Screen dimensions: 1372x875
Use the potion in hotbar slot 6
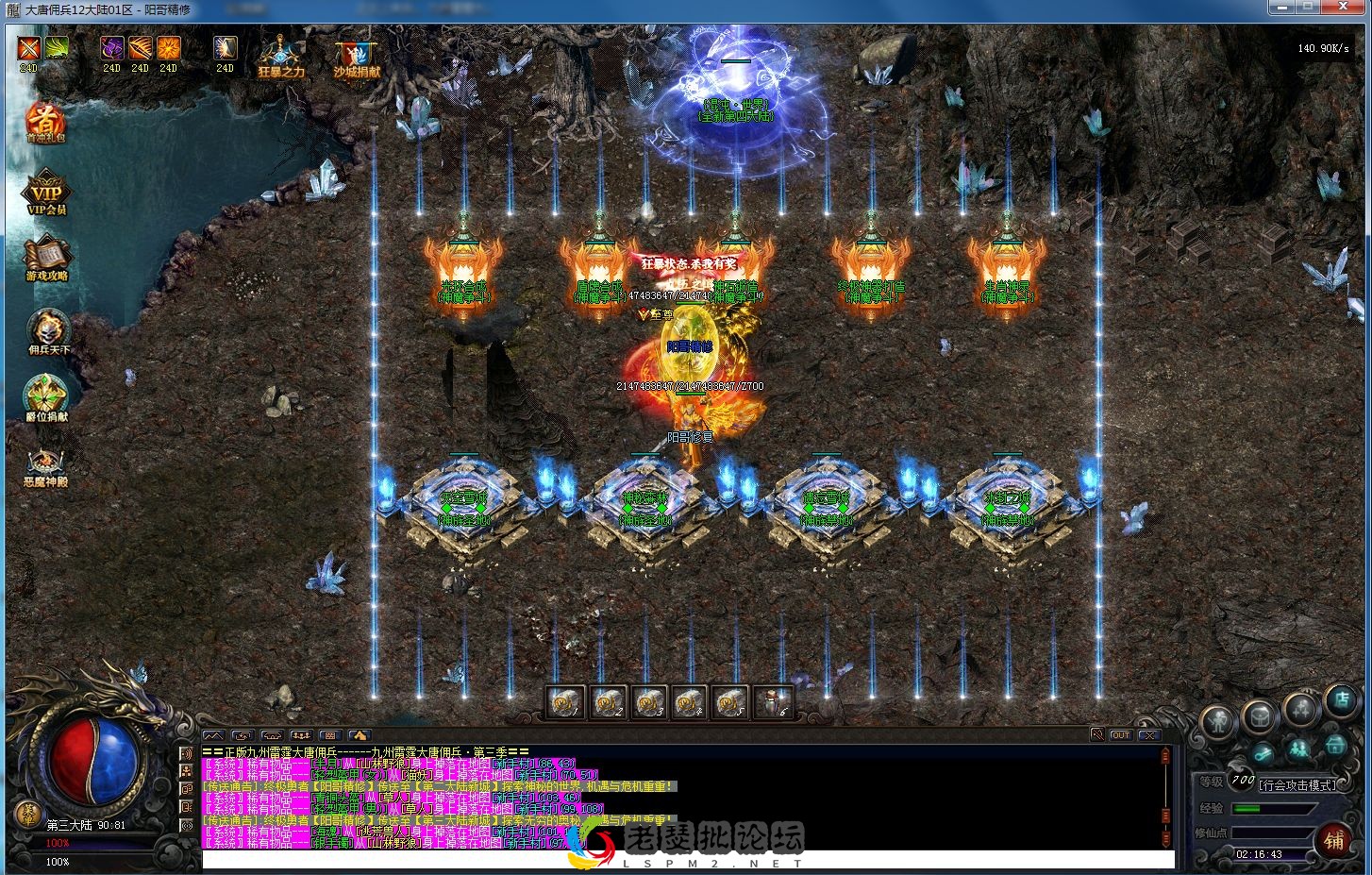click(x=773, y=701)
